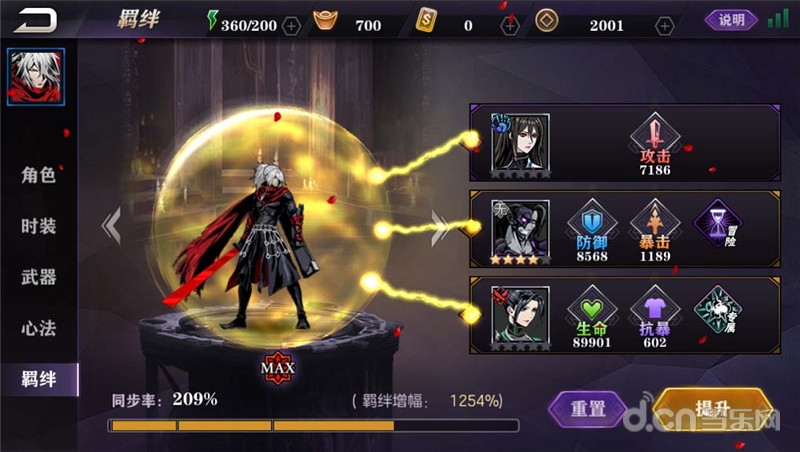Select the 羁绊 tab
This screenshot has height=452, width=800.
[38, 379]
